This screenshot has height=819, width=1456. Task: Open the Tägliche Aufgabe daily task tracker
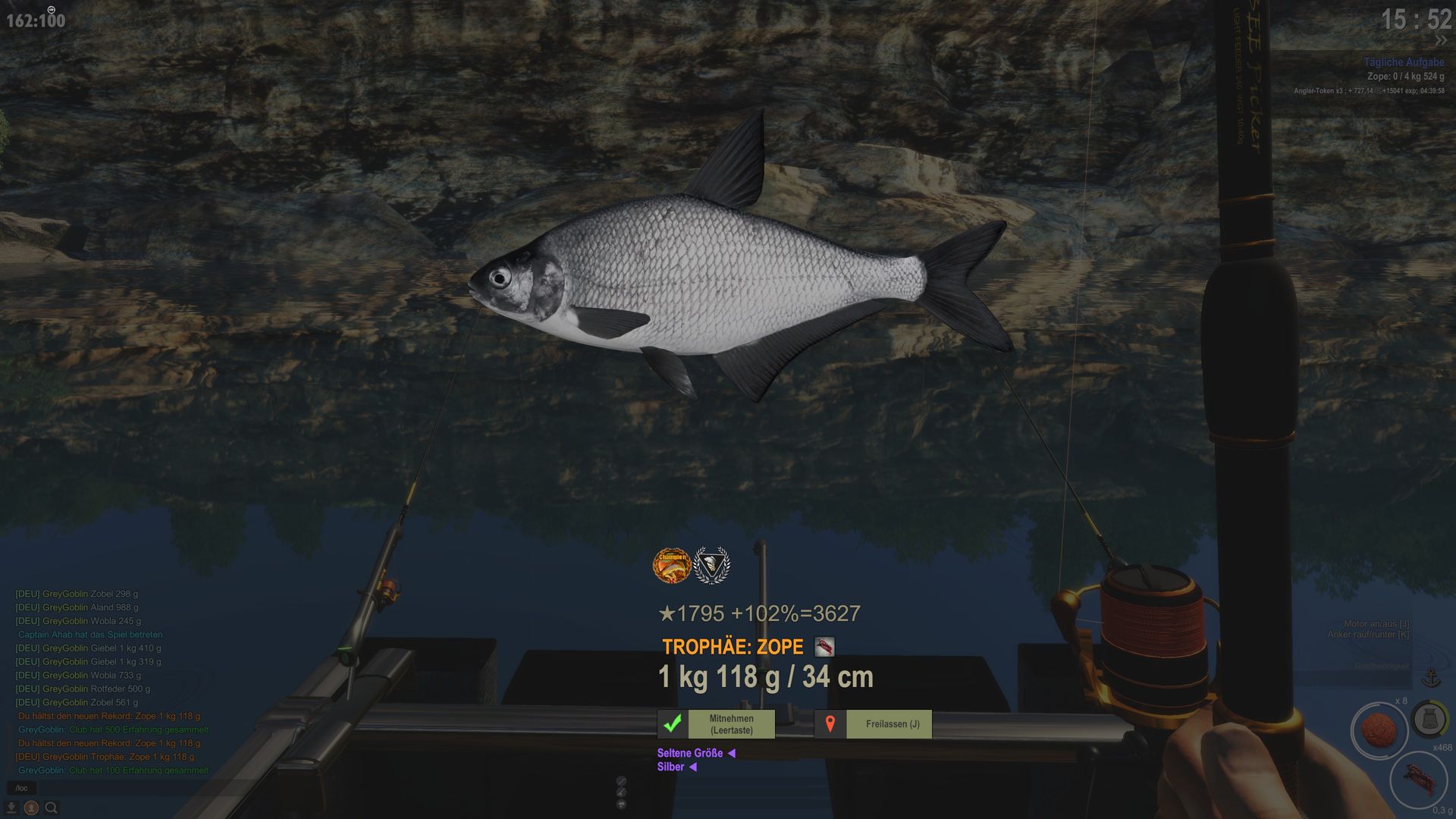1403,62
